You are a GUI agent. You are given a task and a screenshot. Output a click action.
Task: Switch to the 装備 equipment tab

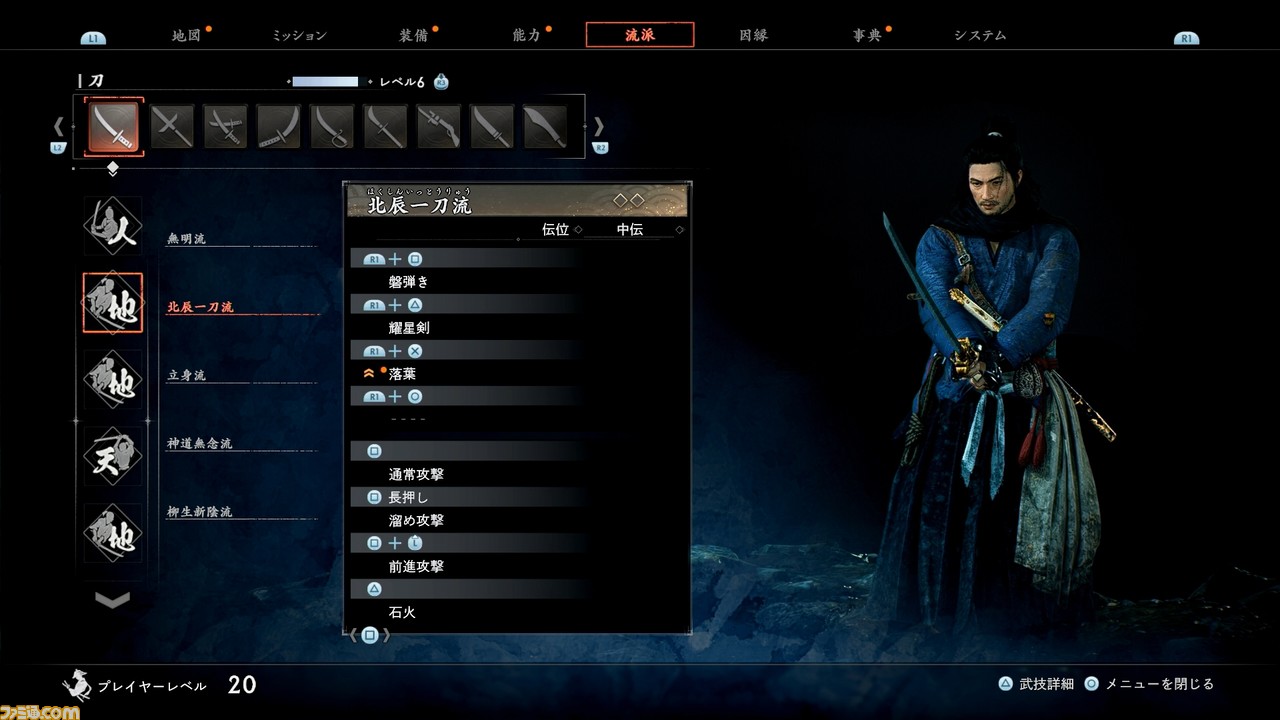pyautogui.click(x=411, y=33)
